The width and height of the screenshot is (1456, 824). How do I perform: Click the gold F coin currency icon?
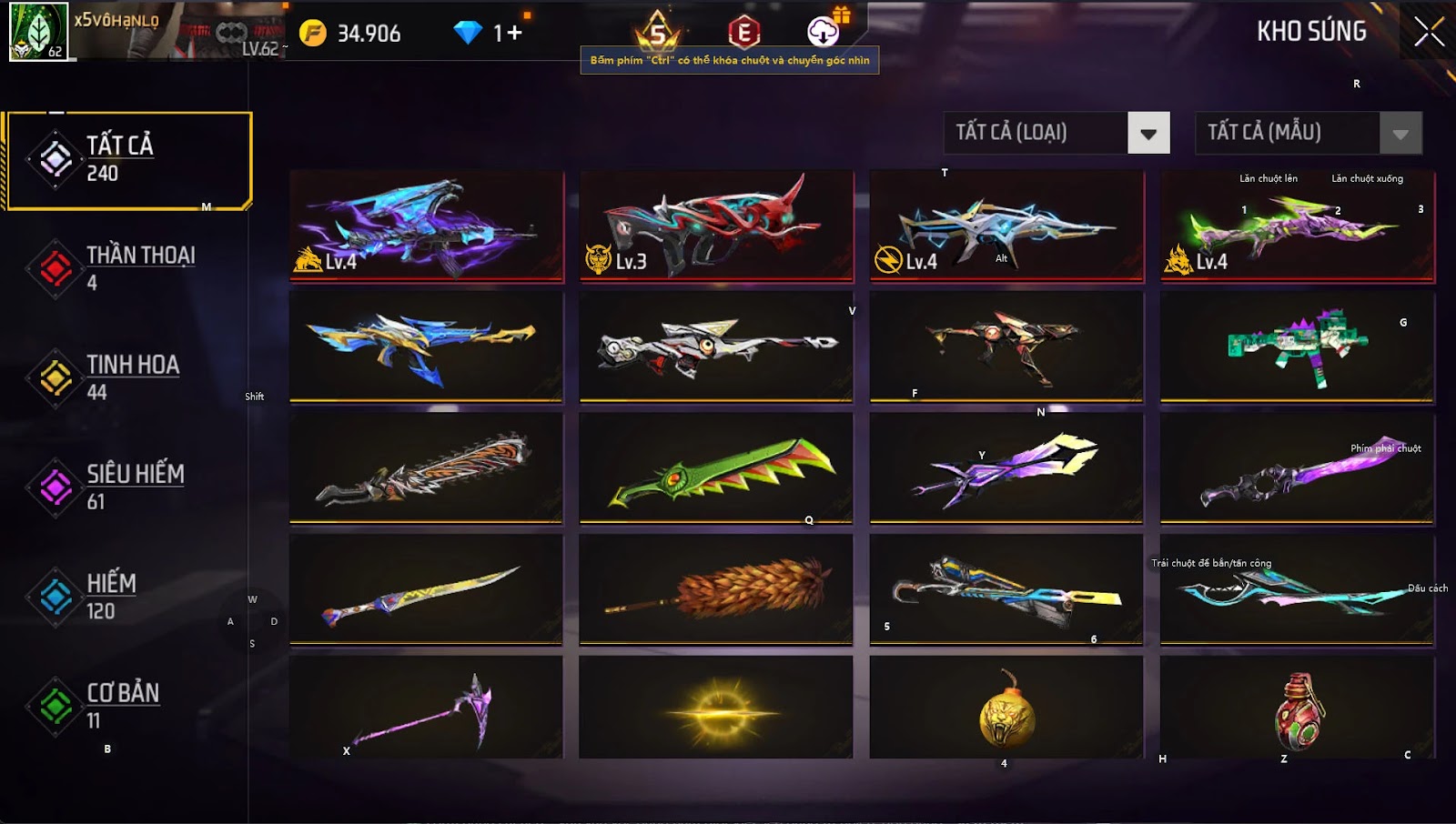(x=314, y=30)
